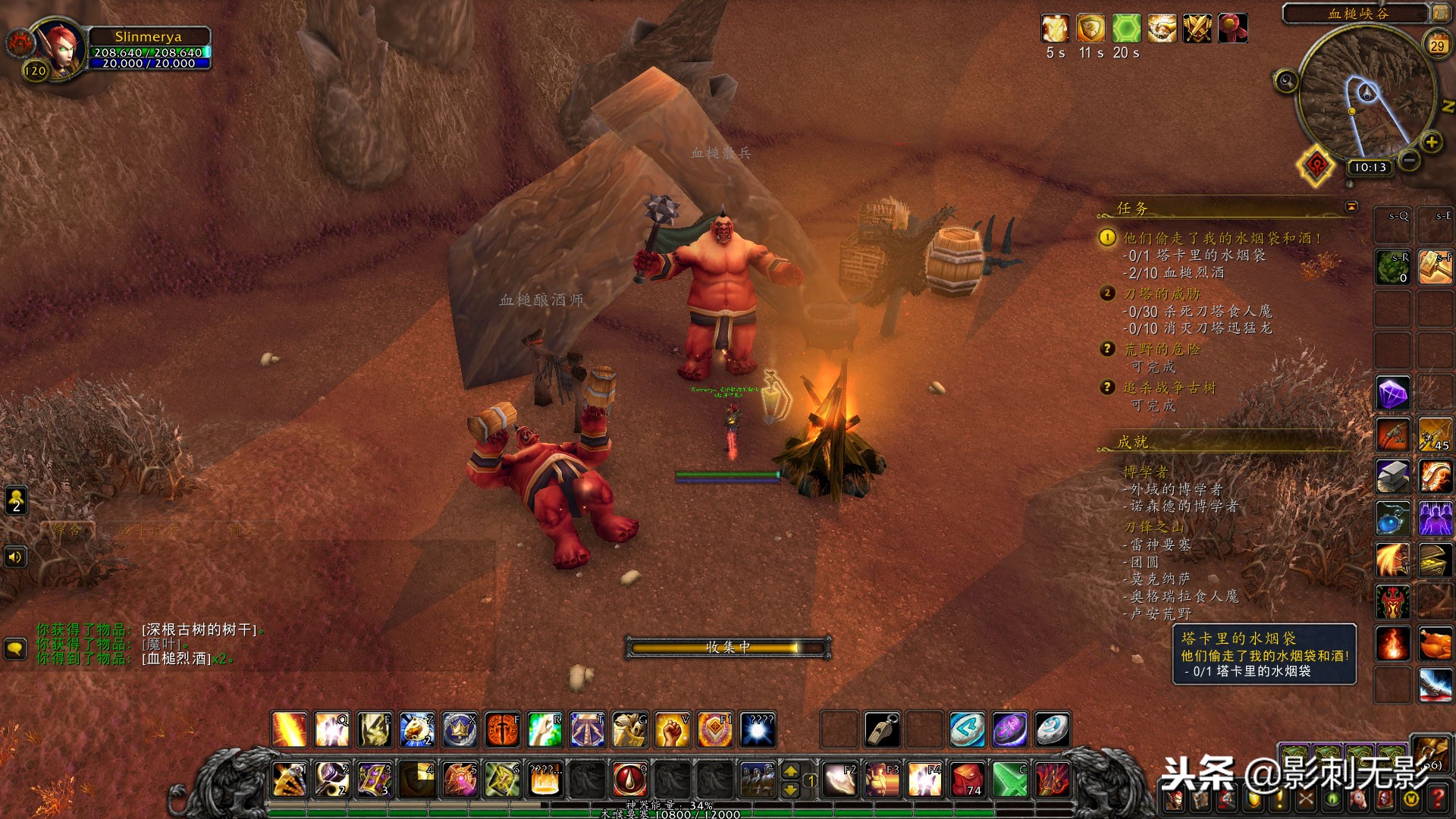The height and width of the screenshot is (819, 1456).
Task: Open the anvil profession icon
Action: [x=1393, y=477]
